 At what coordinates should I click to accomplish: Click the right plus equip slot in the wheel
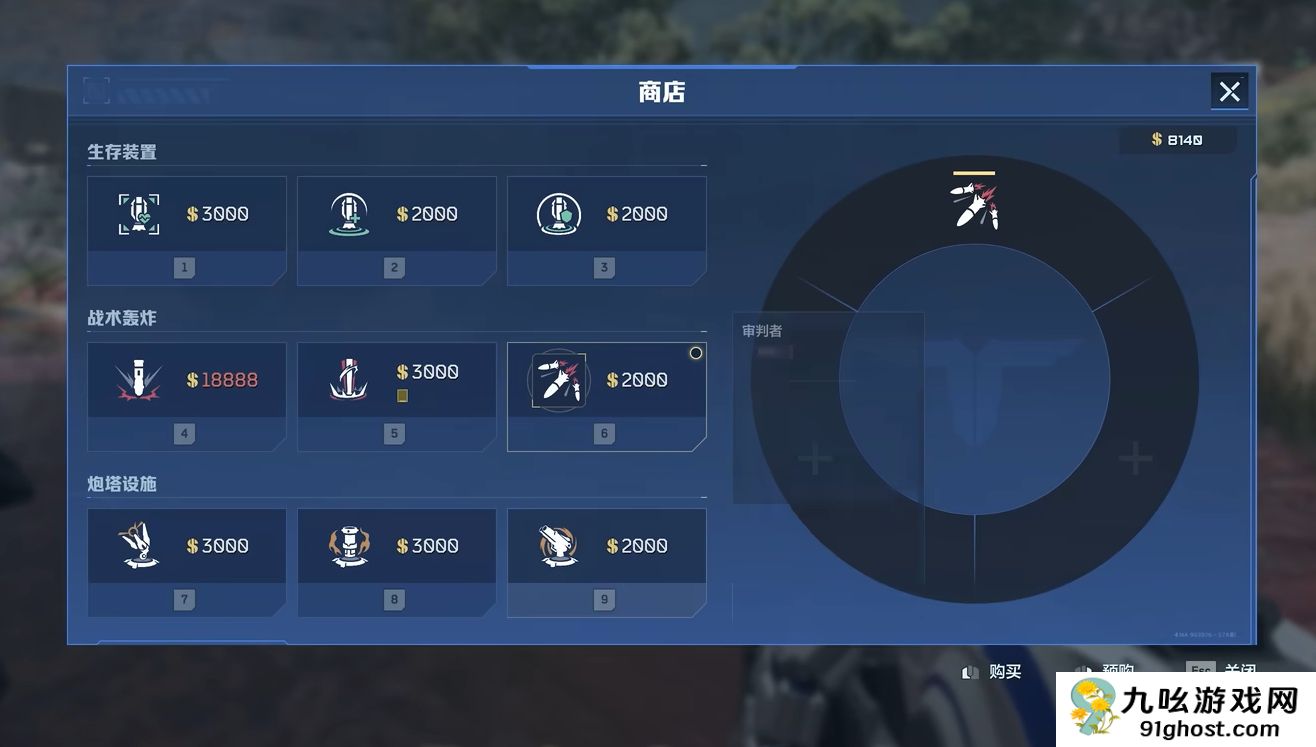1135,458
